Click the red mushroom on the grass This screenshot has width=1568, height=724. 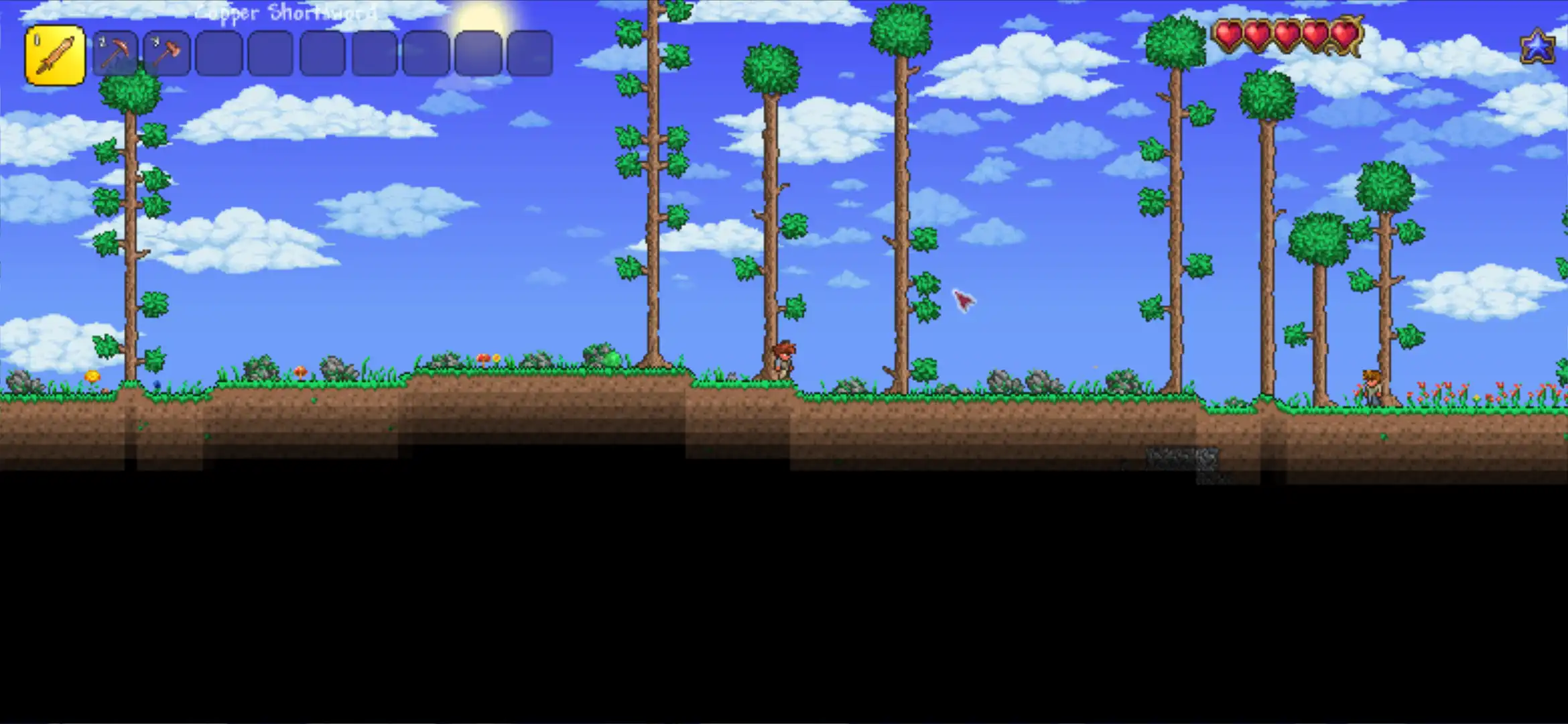pos(484,358)
